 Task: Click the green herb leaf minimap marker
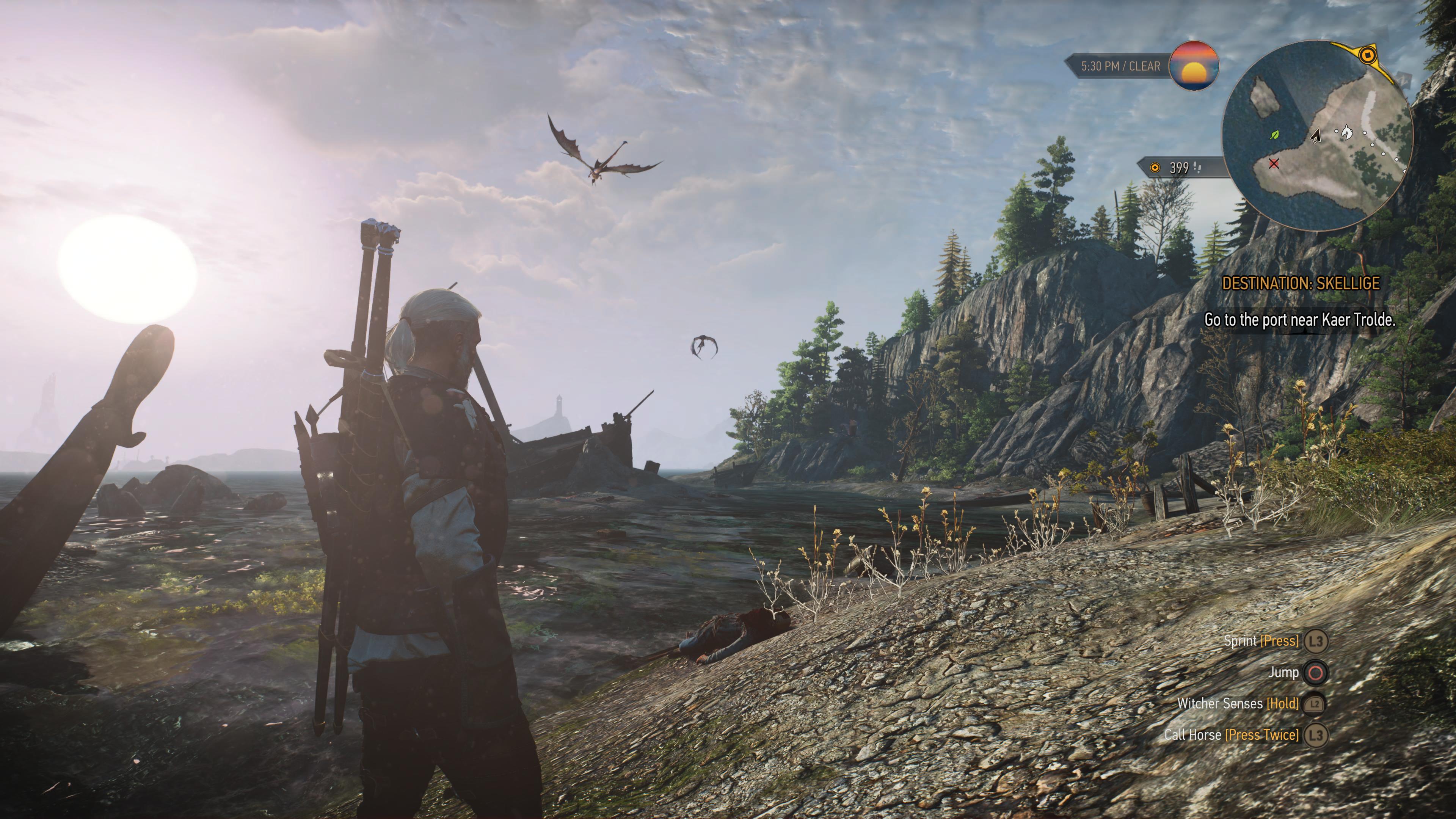tap(1274, 135)
